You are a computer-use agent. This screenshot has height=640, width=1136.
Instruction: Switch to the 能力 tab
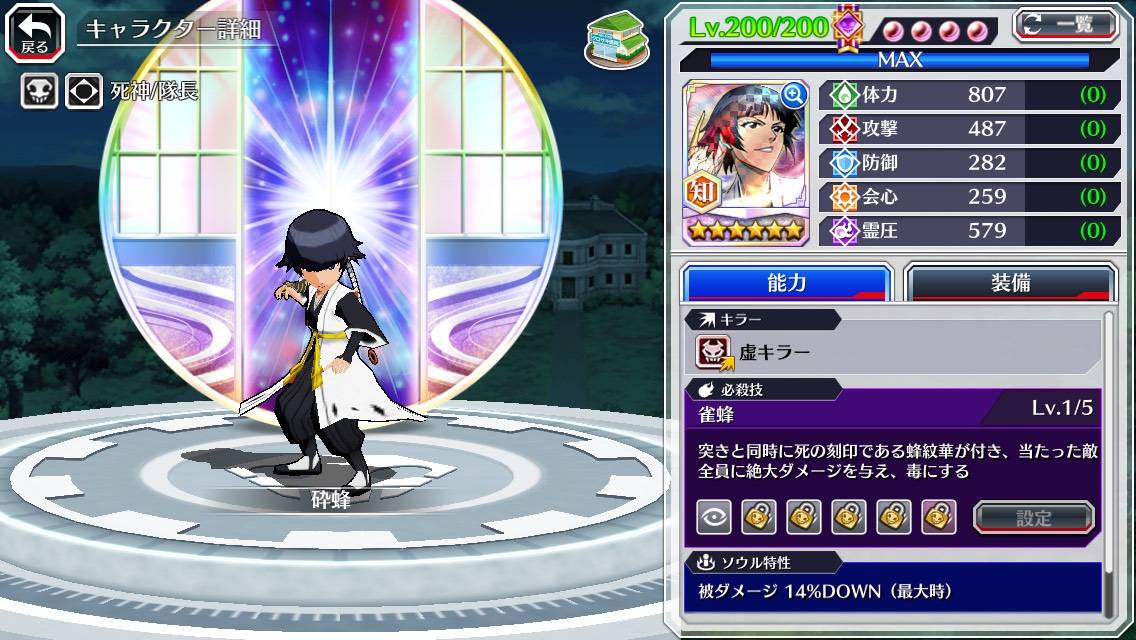(x=786, y=283)
